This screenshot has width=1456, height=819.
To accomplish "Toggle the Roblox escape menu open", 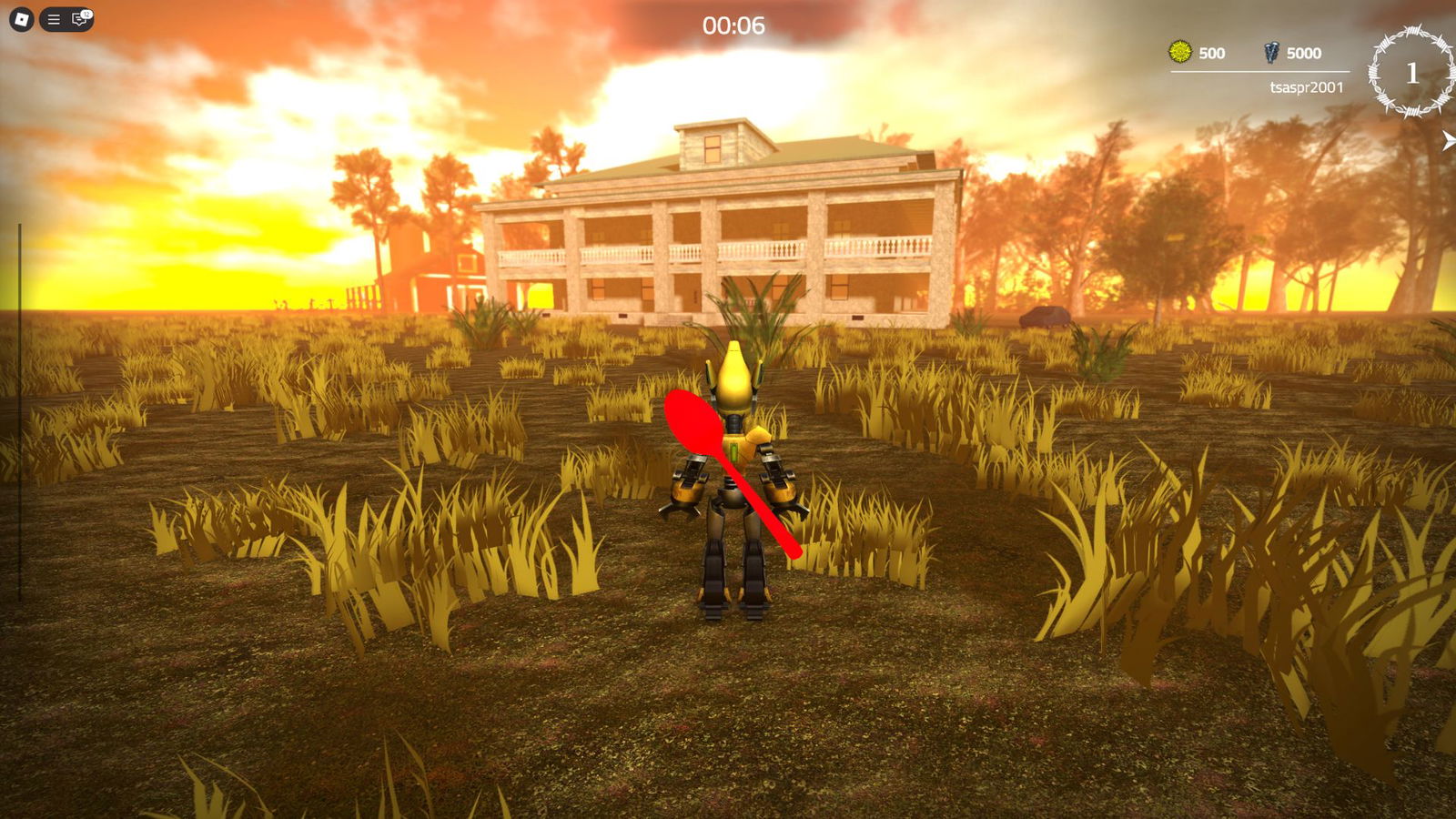I will click(x=20, y=19).
